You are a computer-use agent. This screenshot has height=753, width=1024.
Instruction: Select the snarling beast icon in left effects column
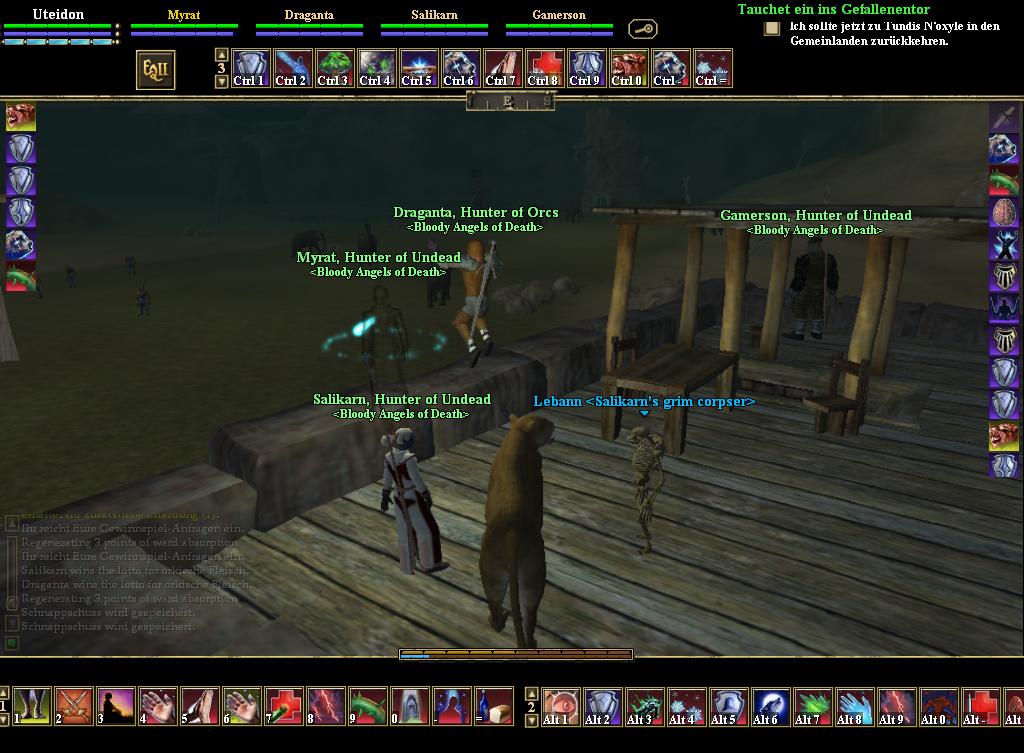[21, 117]
